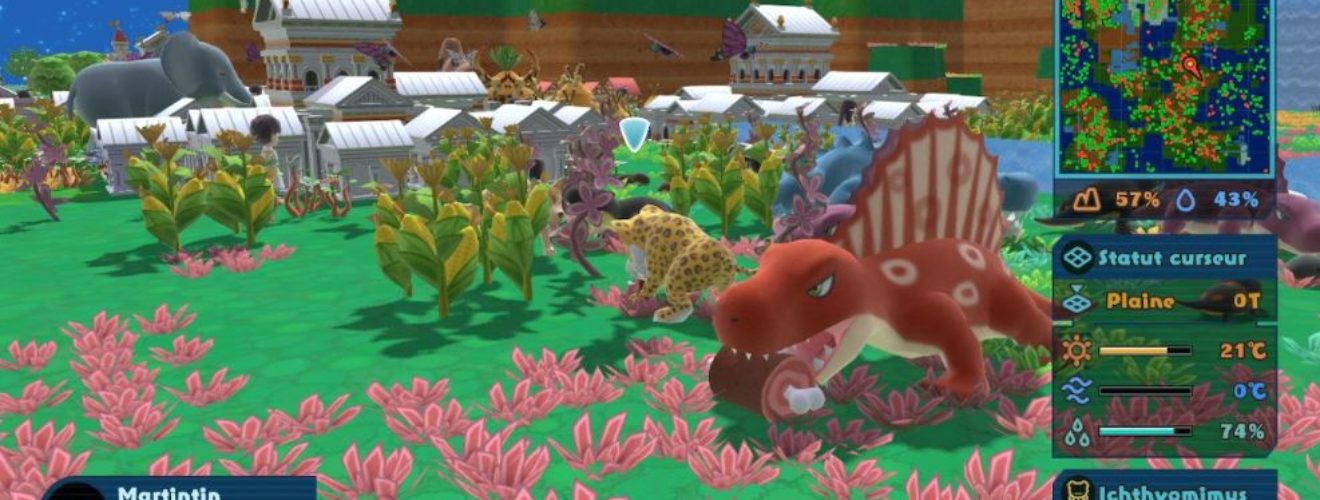1320x500 pixels.
Task: Select the Ichthyomimus creature entry
Action: click(x=1165, y=492)
